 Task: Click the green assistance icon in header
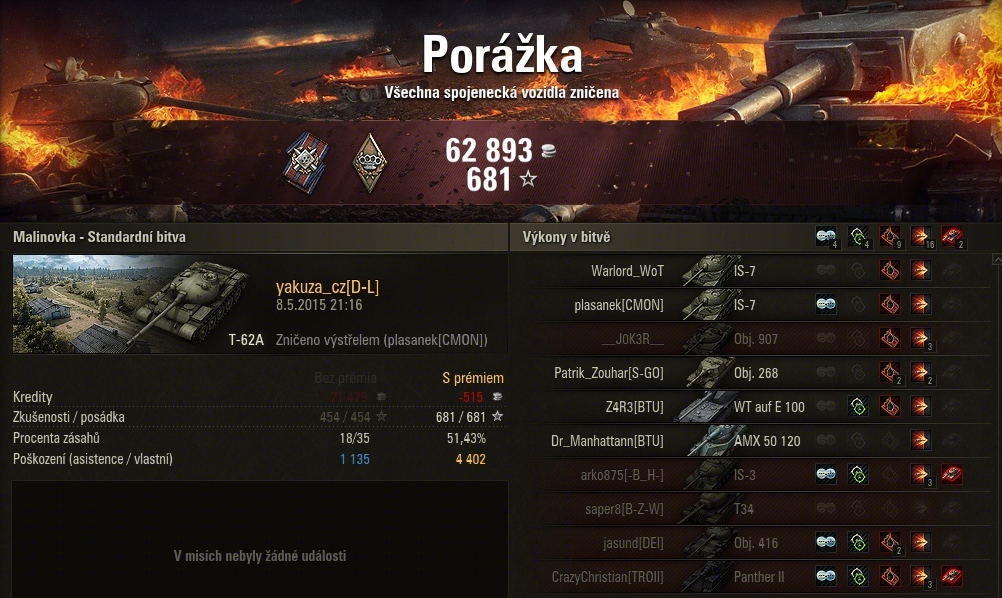857,237
